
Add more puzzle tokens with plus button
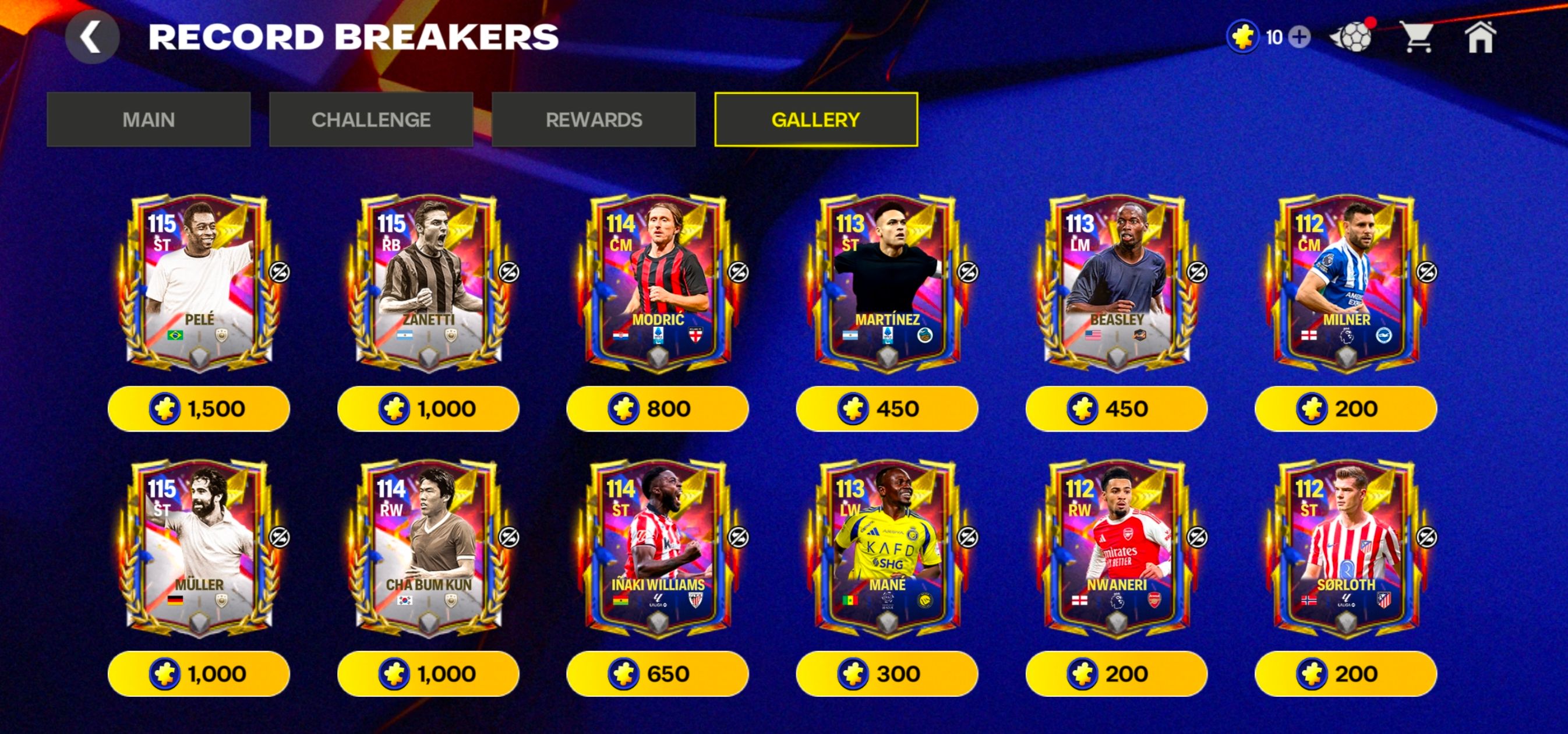[1299, 37]
